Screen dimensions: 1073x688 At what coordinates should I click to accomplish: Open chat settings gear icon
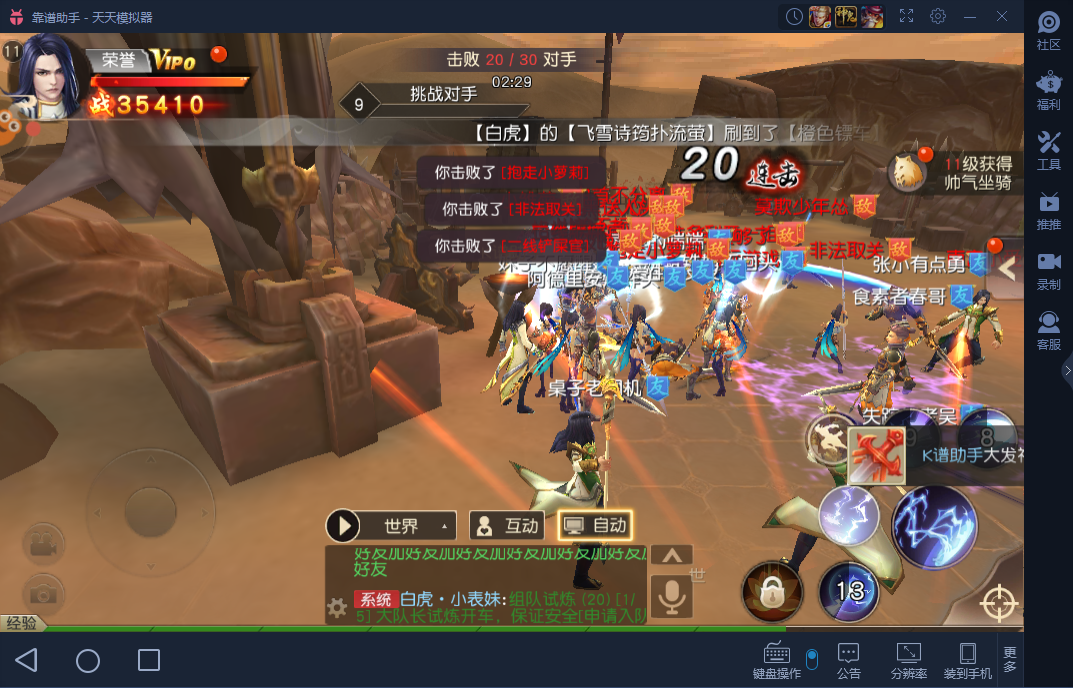[338, 606]
